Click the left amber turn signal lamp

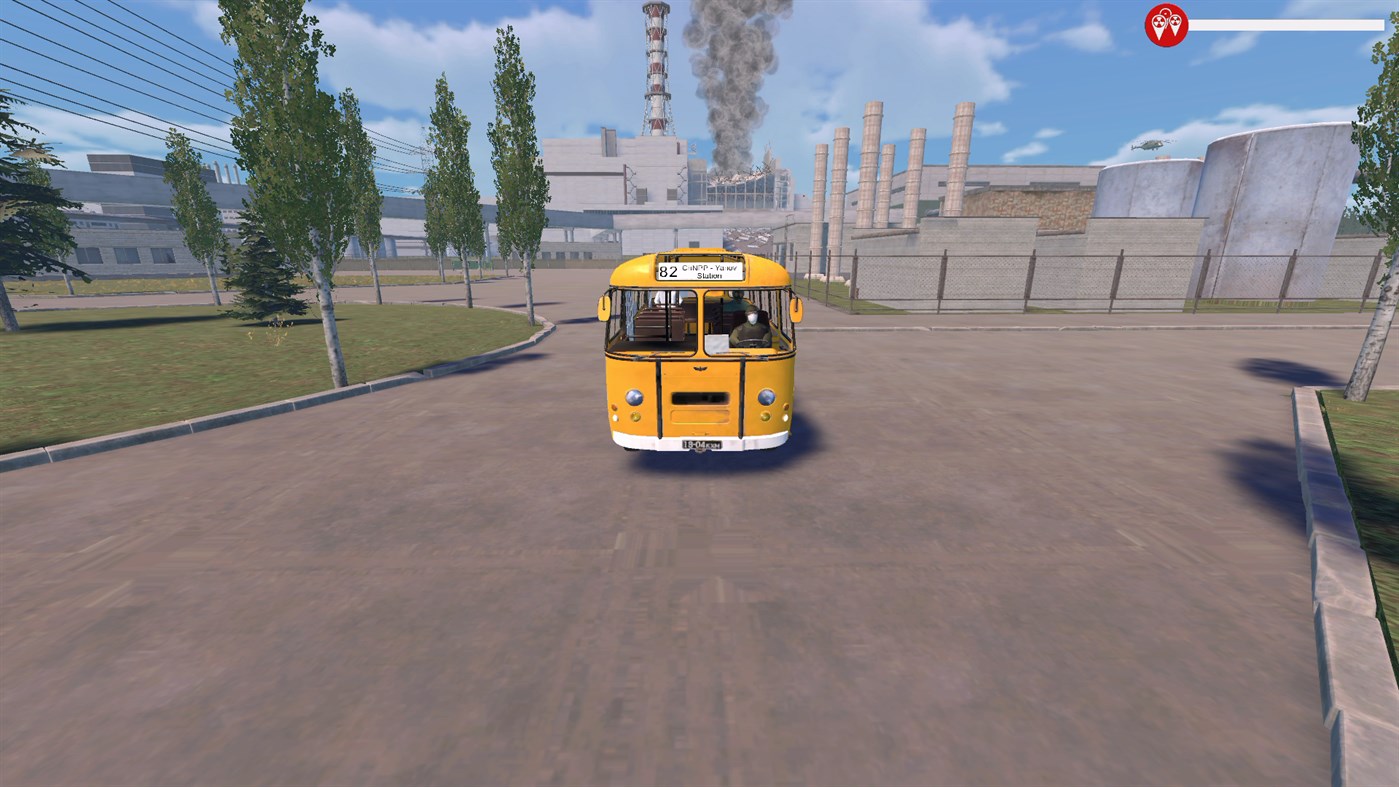pyautogui.click(x=633, y=417)
